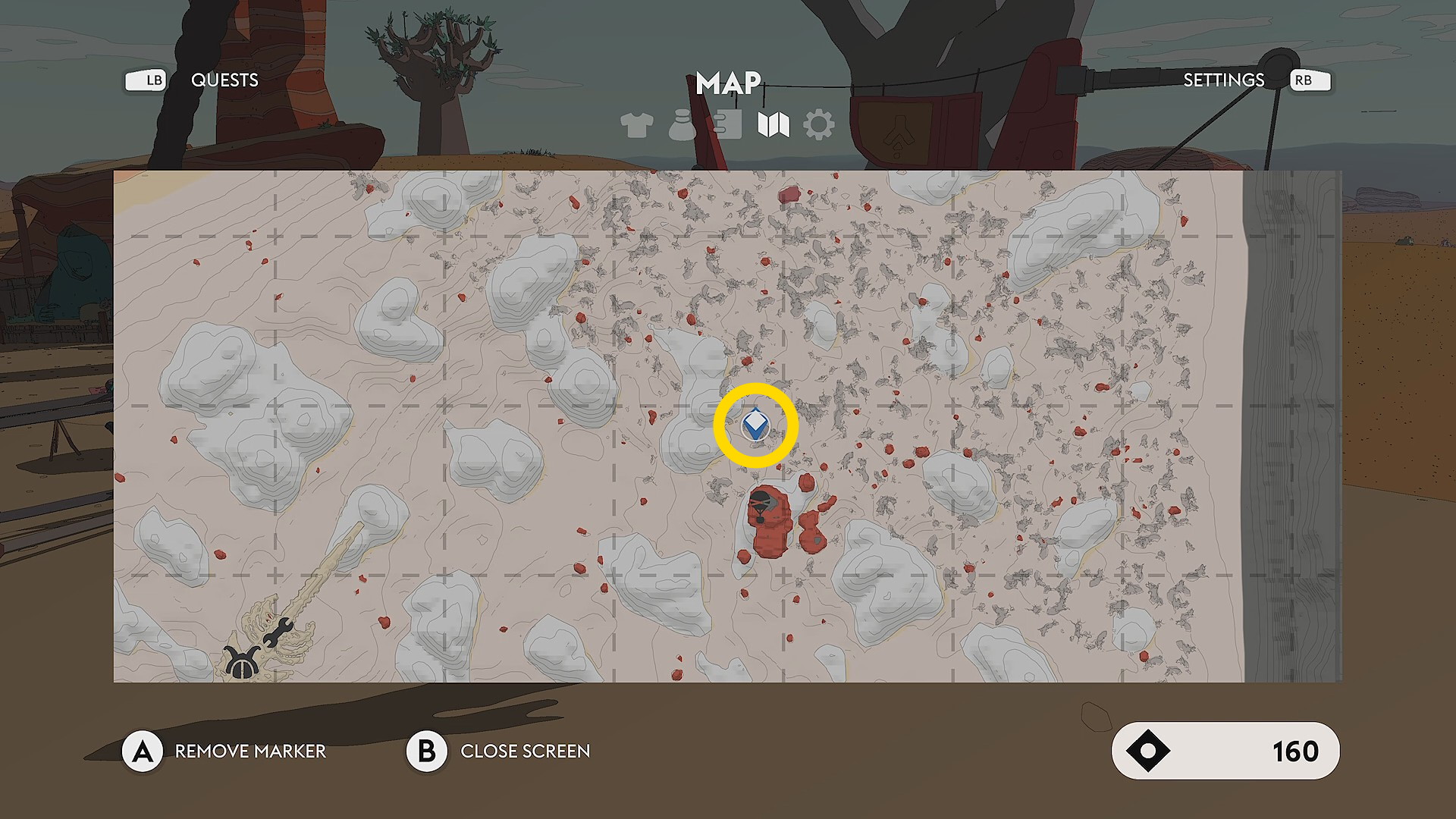This screenshot has height=819, width=1456.
Task: Open the gear-shaped settings tab
Action: (819, 125)
